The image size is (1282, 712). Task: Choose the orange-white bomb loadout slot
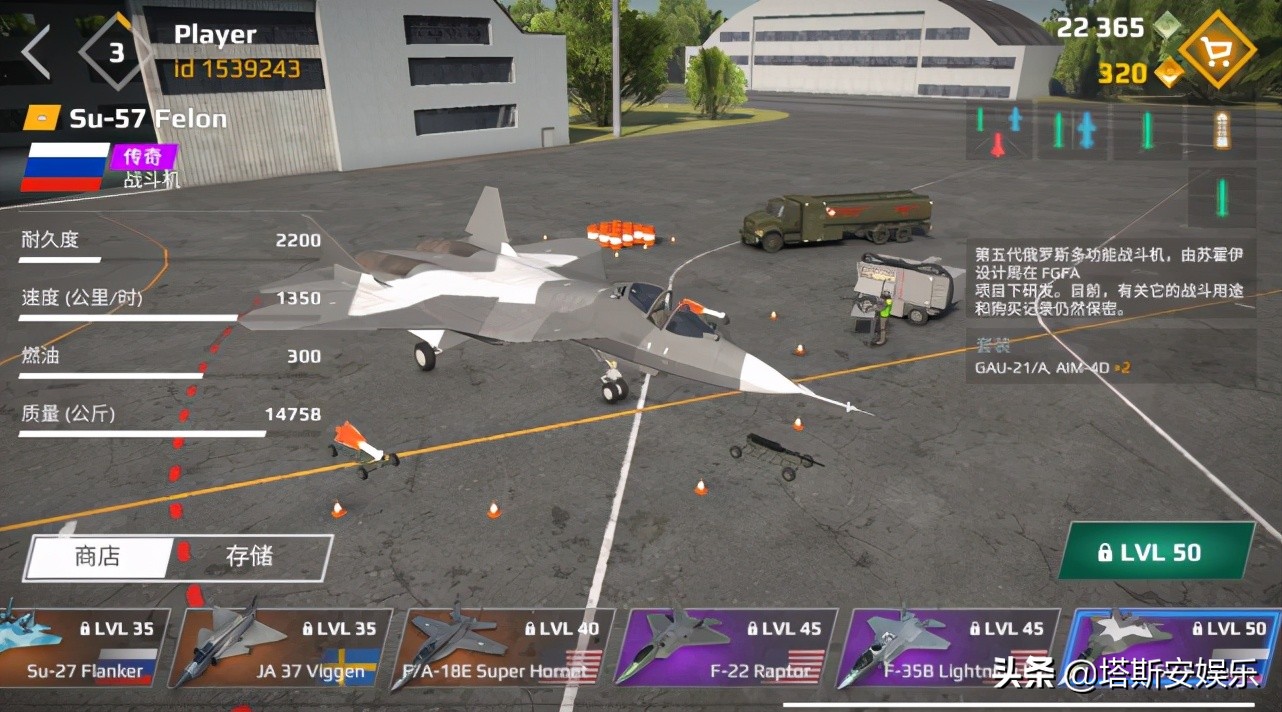coord(1220,131)
